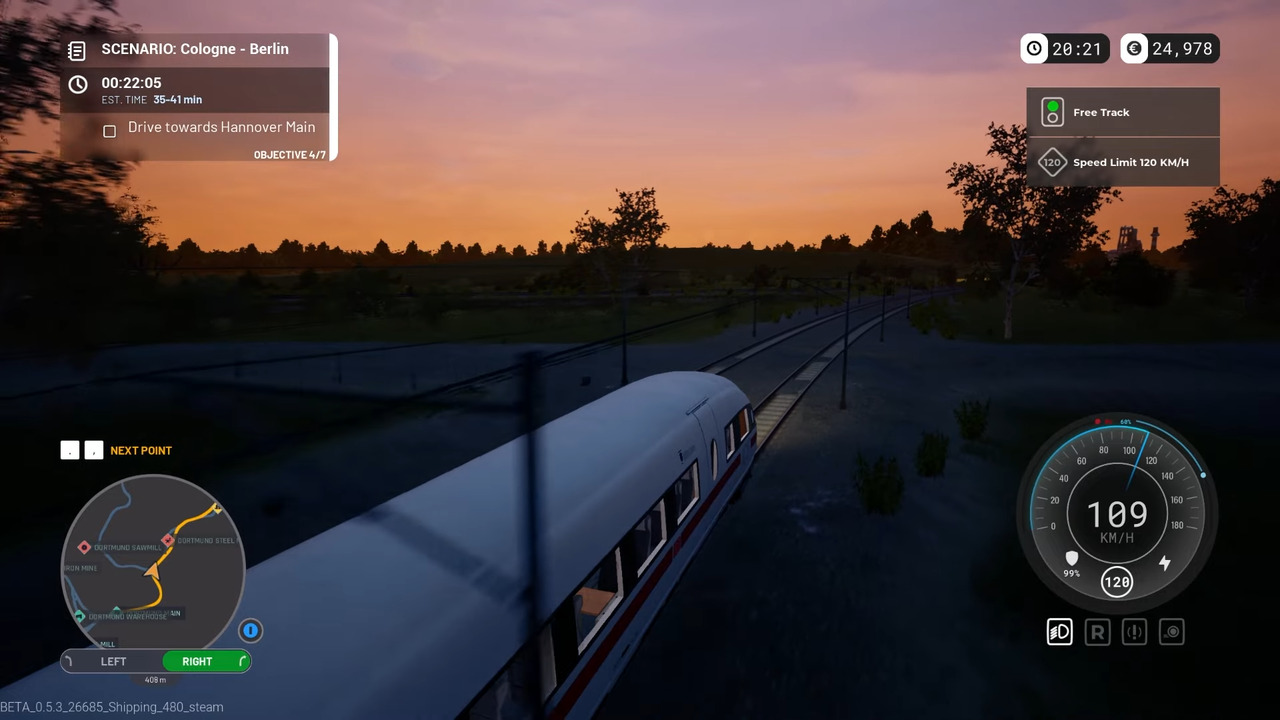Activate the warning signal icon
This screenshot has width=1280, height=720.
(1134, 631)
